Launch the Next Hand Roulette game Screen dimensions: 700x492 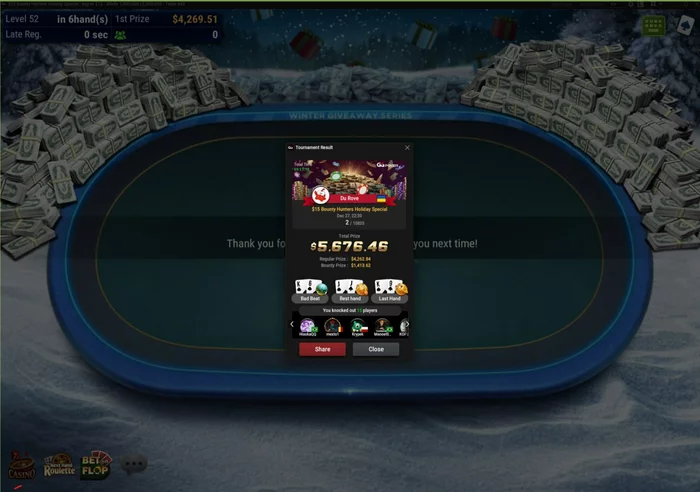pyautogui.click(x=58, y=465)
